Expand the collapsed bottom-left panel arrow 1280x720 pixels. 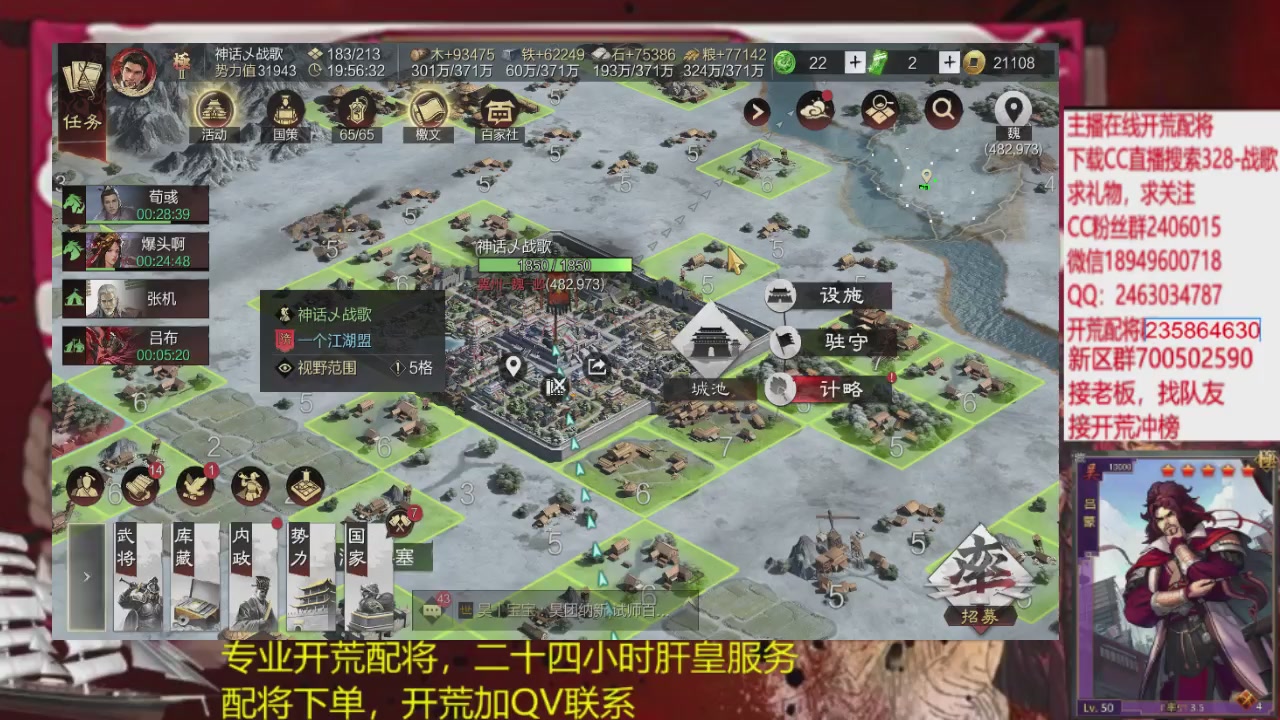[85, 576]
